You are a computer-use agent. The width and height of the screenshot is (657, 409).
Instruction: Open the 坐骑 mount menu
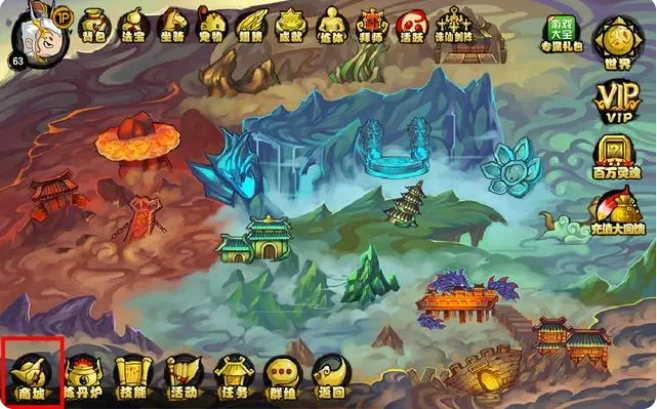coord(173,24)
